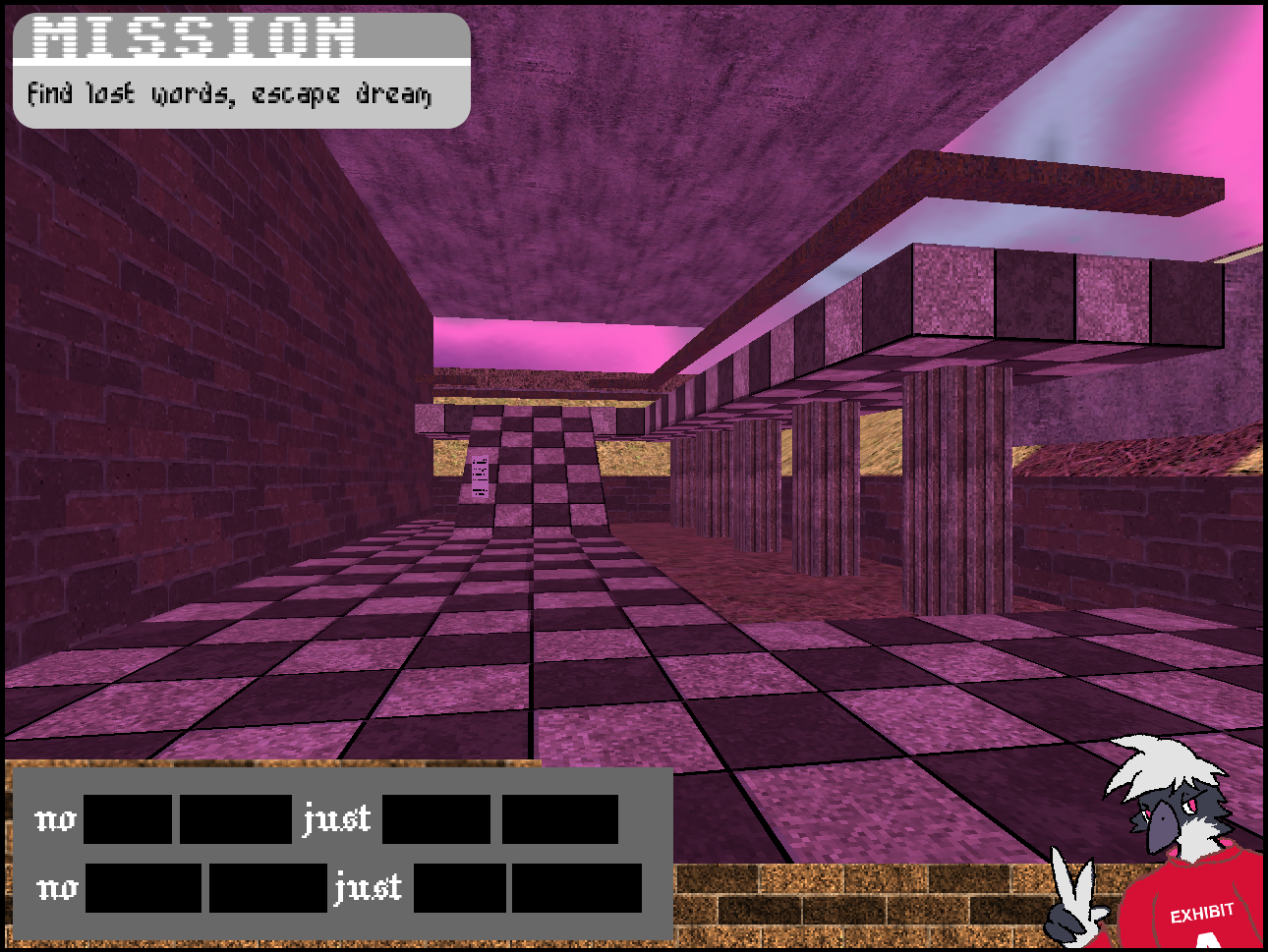Image resolution: width=1268 pixels, height=952 pixels.
Task: Fill the second slot in the top row
Action: [234, 820]
